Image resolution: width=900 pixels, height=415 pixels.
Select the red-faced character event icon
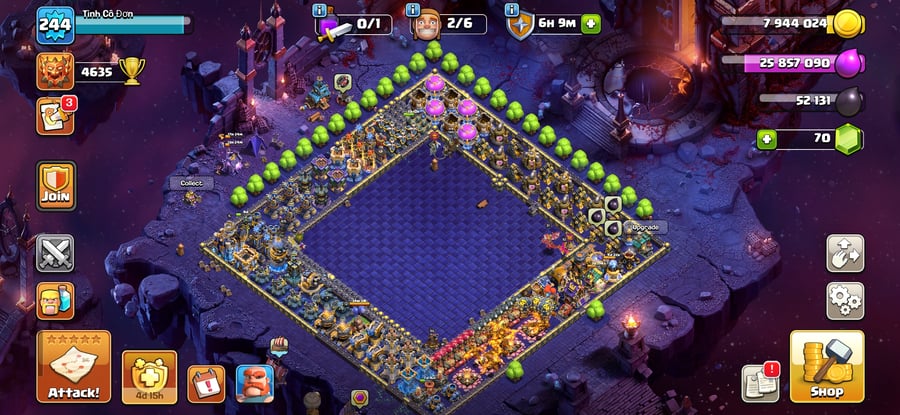(254, 383)
